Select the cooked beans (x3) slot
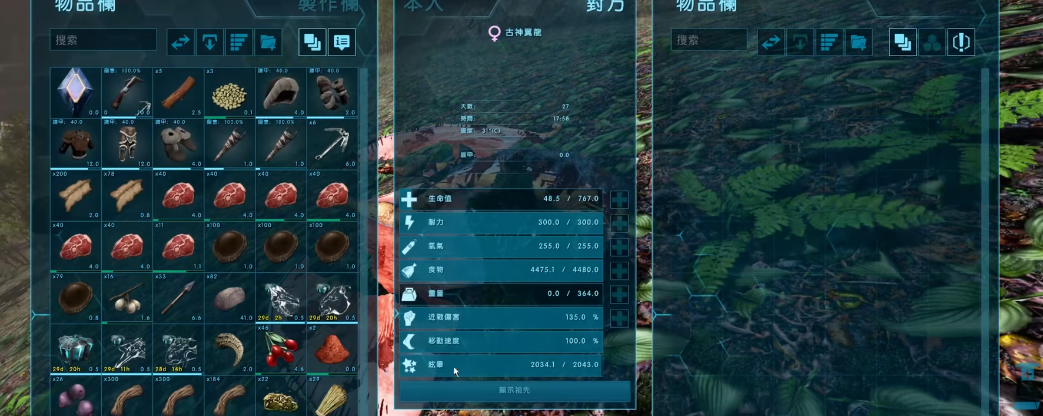 coord(230,91)
